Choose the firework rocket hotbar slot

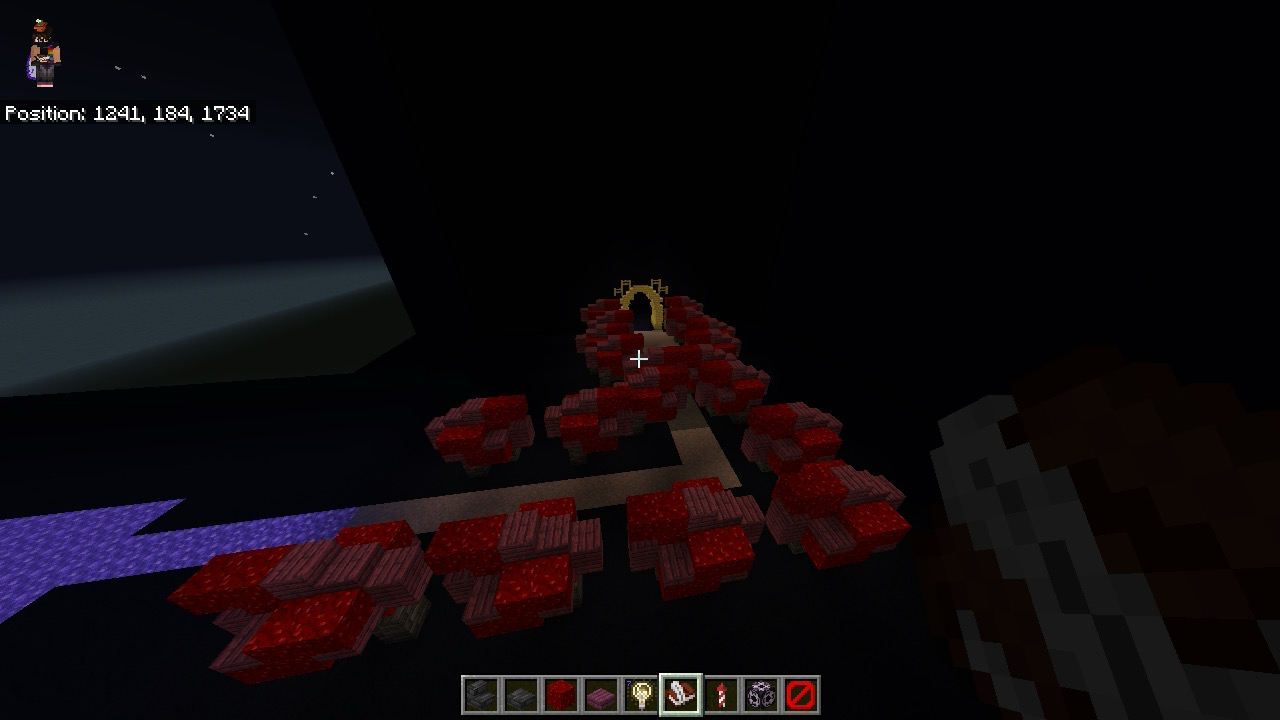pos(721,695)
